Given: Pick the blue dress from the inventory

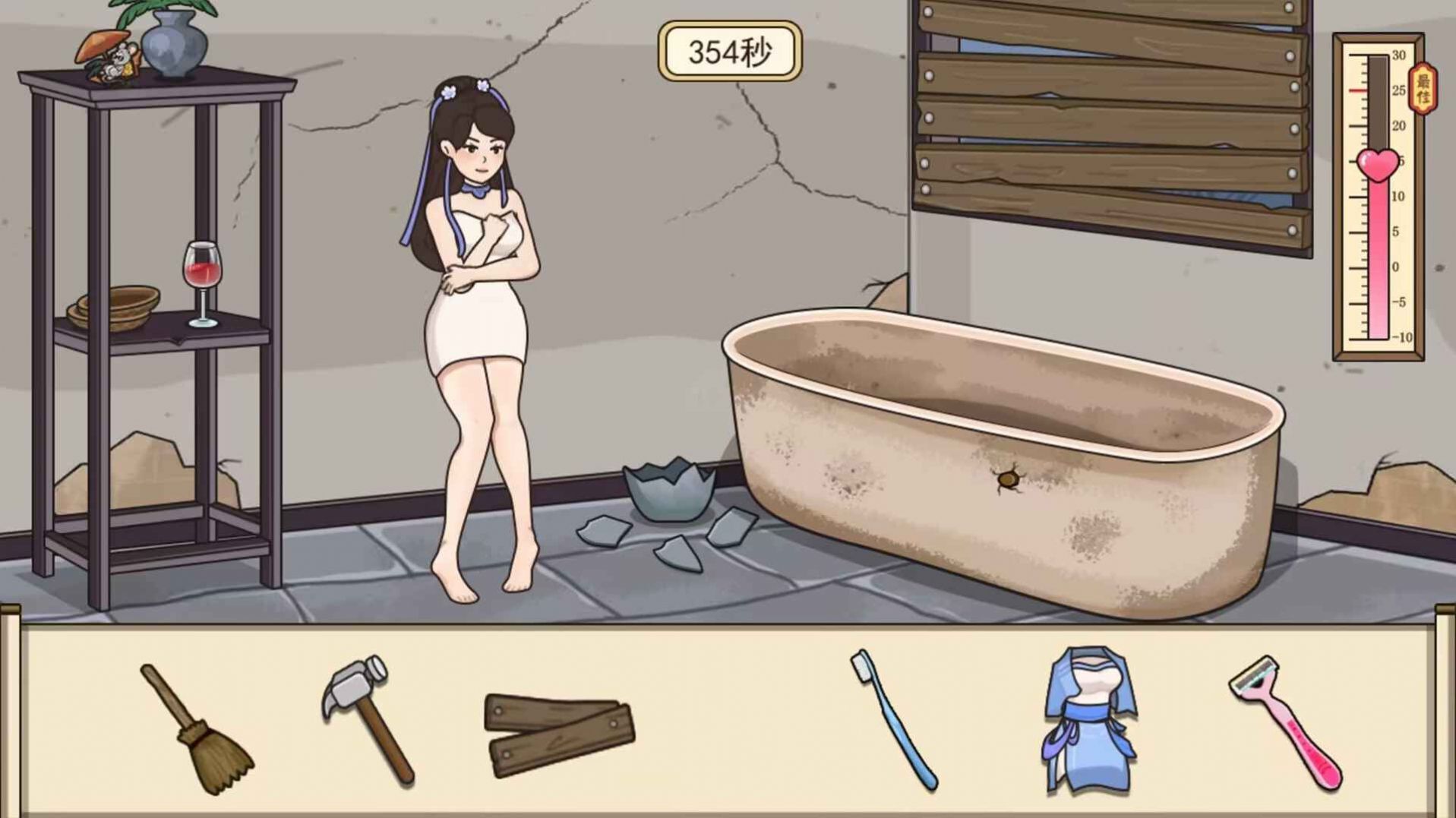Looking at the screenshot, I should (1089, 718).
